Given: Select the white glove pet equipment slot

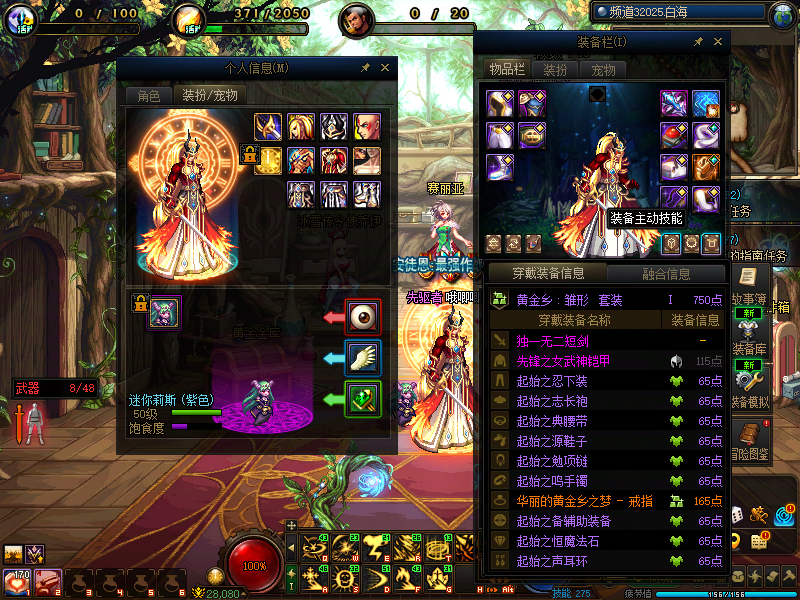Looking at the screenshot, I should [363, 357].
